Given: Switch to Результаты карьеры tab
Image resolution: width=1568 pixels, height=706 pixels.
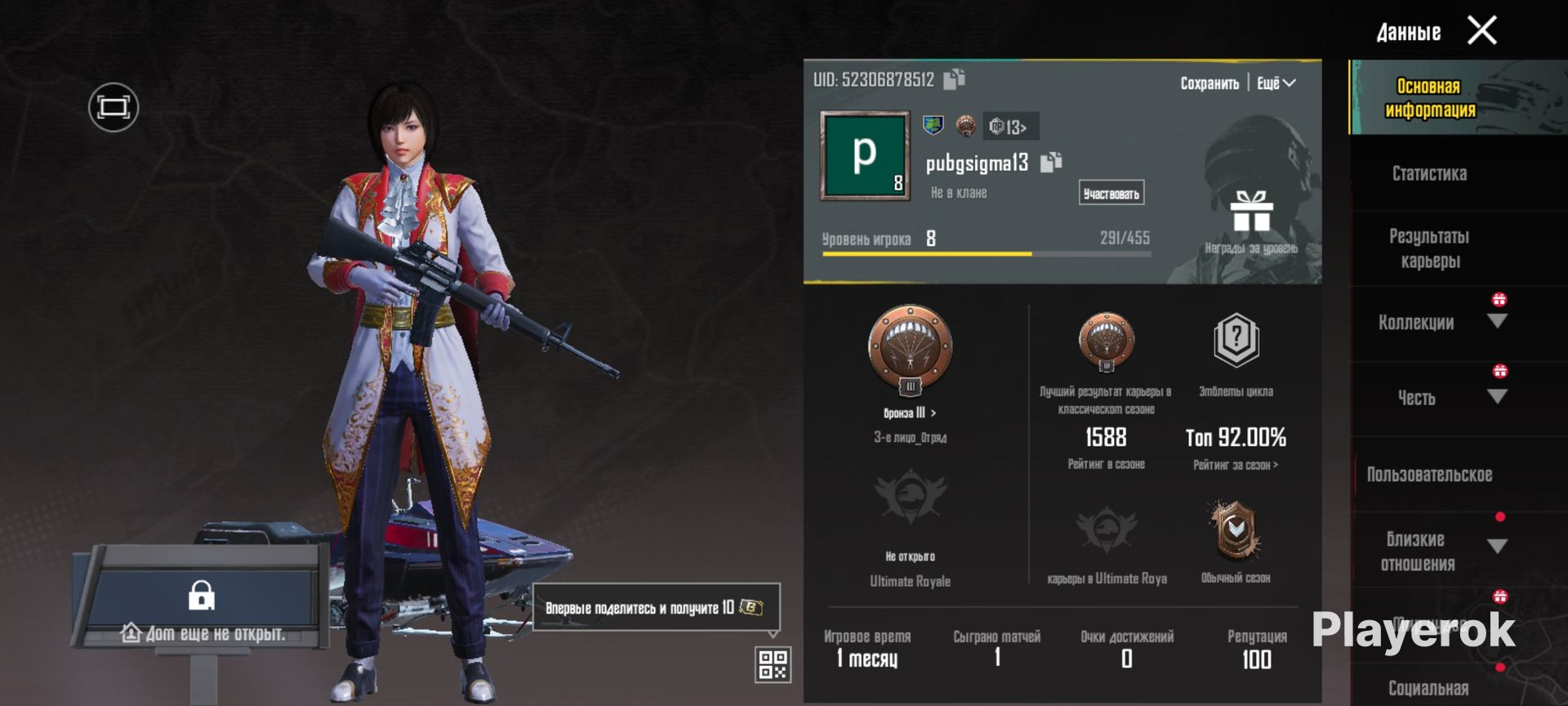Looking at the screenshot, I should click(1429, 248).
